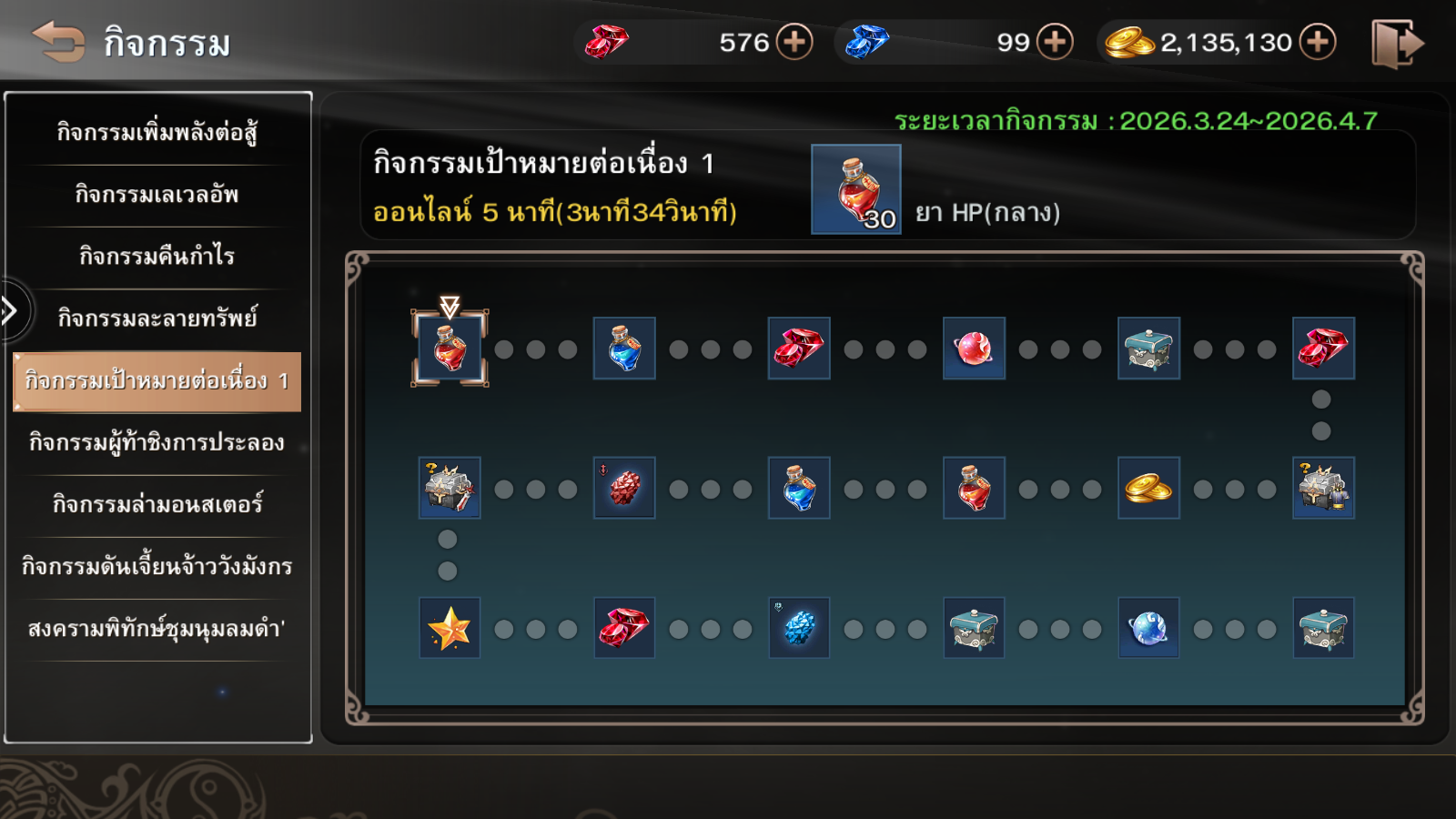This screenshot has height=819, width=1456.
Task: Select กิจกรรมคืนกำไร activity
Action: (x=157, y=257)
